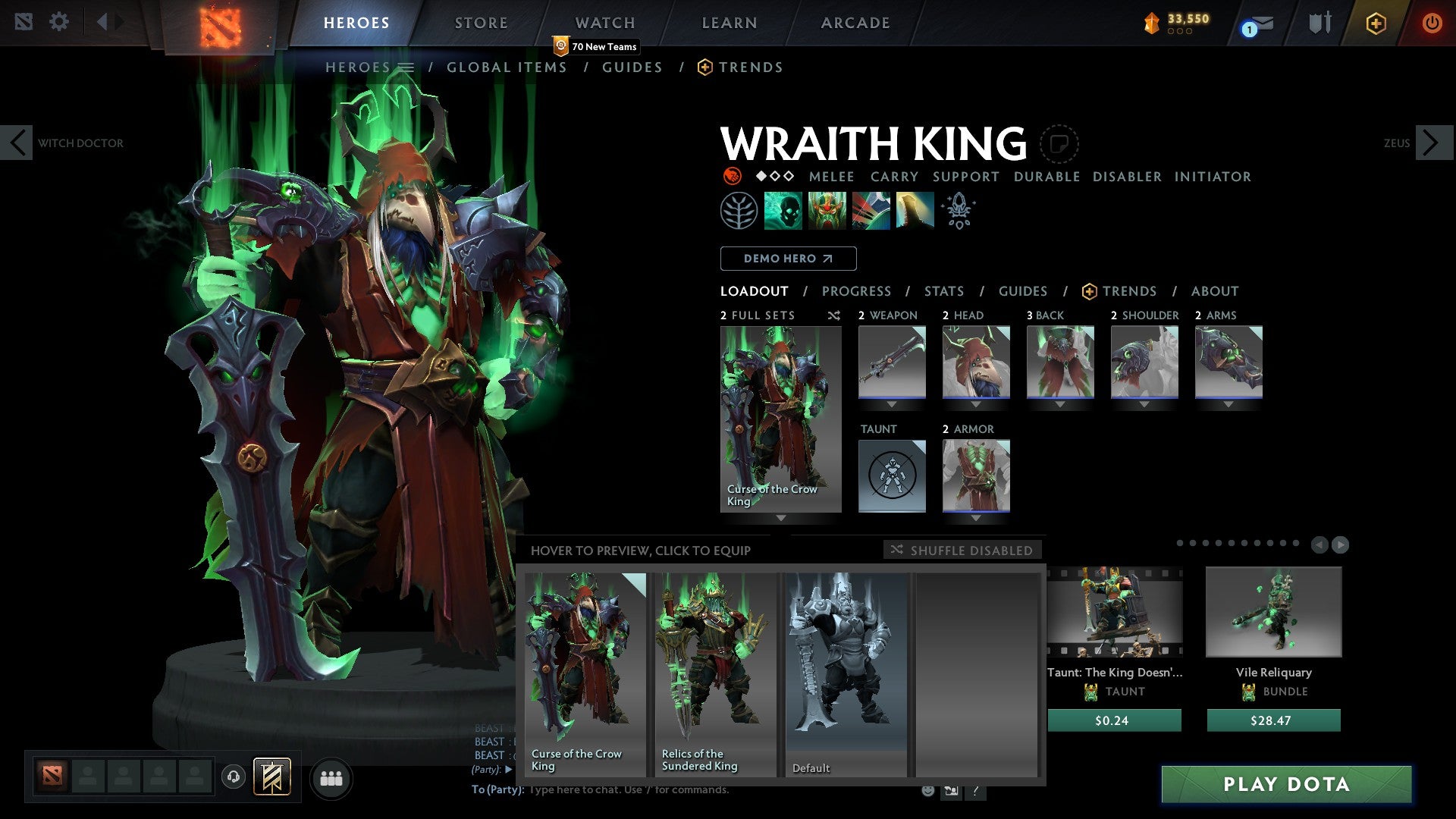The width and height of the screenshot is (1456, 819).
Task: View the Reincarnation ability icon
Action: pos(914,210)
